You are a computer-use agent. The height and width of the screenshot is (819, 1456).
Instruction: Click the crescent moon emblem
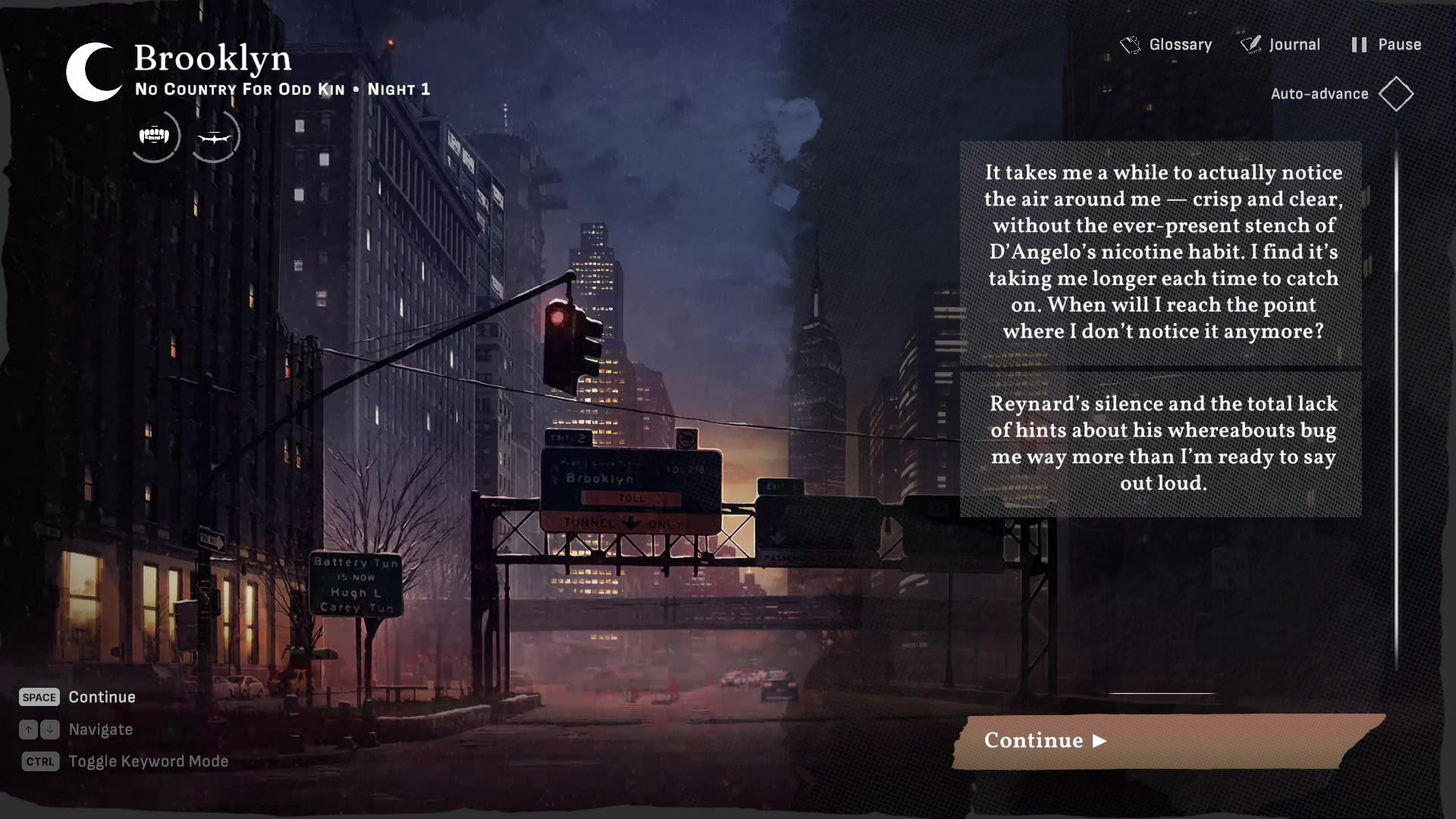pyautogui.click(x=90, y=72)
